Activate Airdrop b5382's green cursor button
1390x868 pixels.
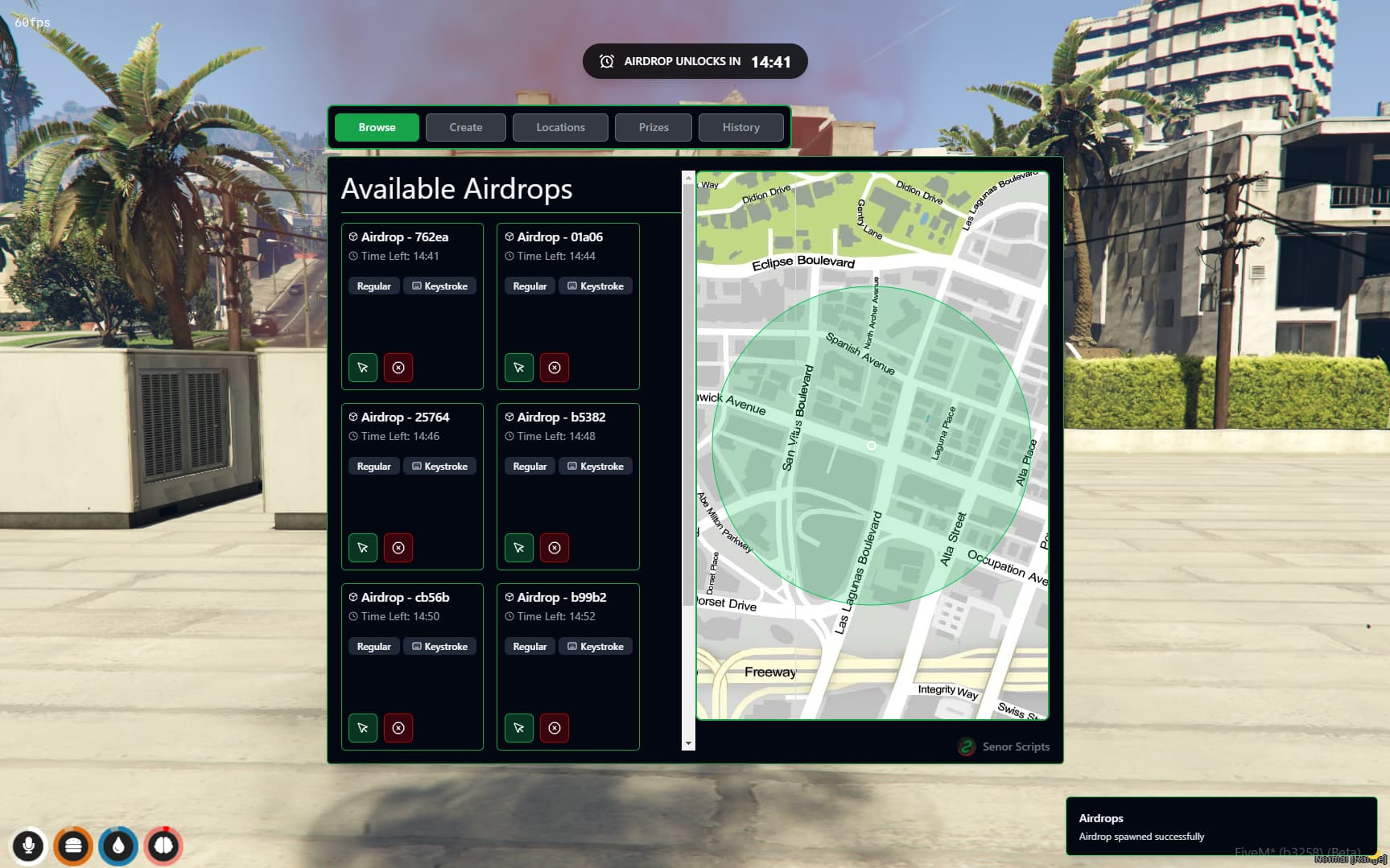click(519, 548)
